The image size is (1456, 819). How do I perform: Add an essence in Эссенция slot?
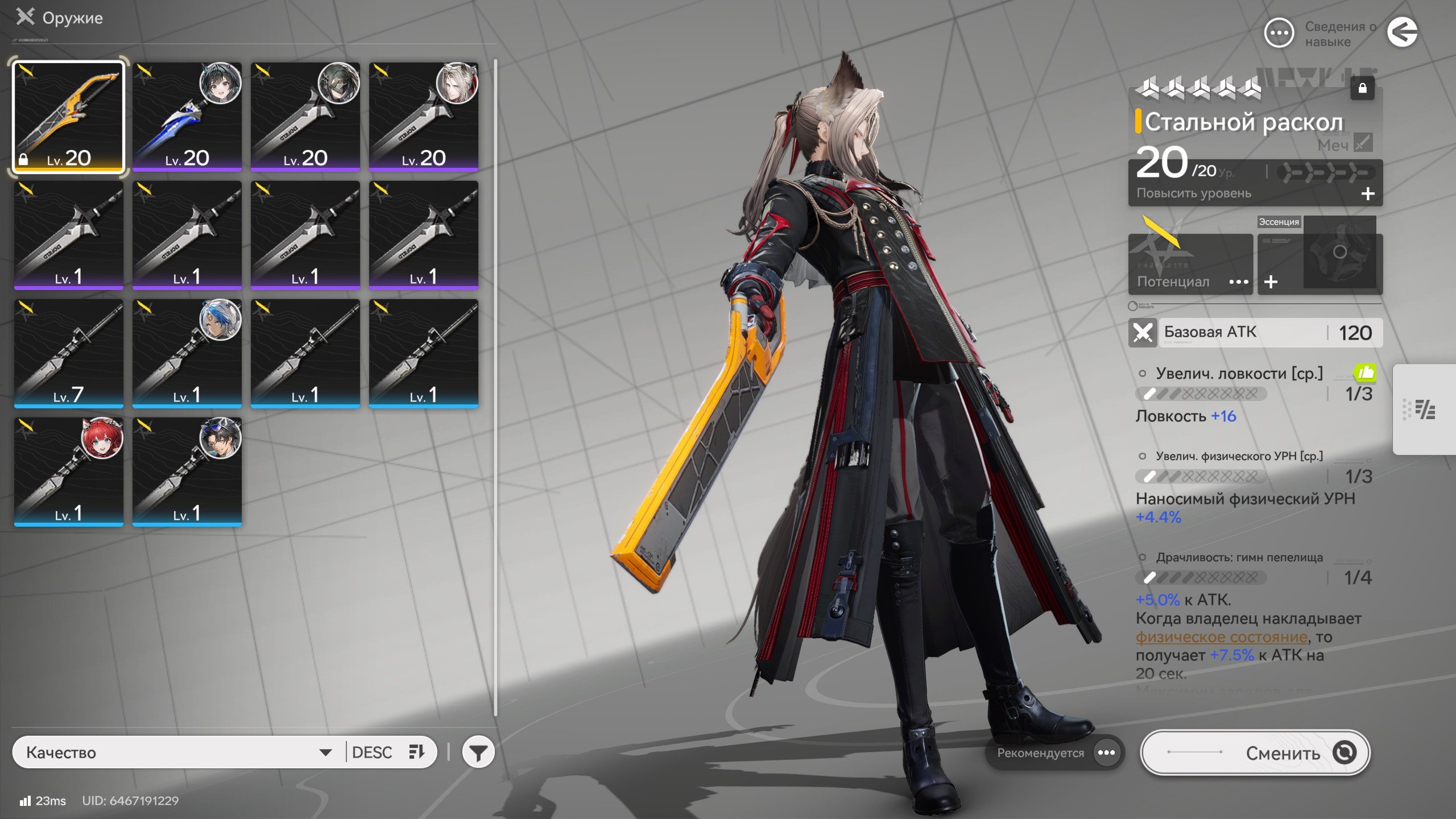(1271, 282)
